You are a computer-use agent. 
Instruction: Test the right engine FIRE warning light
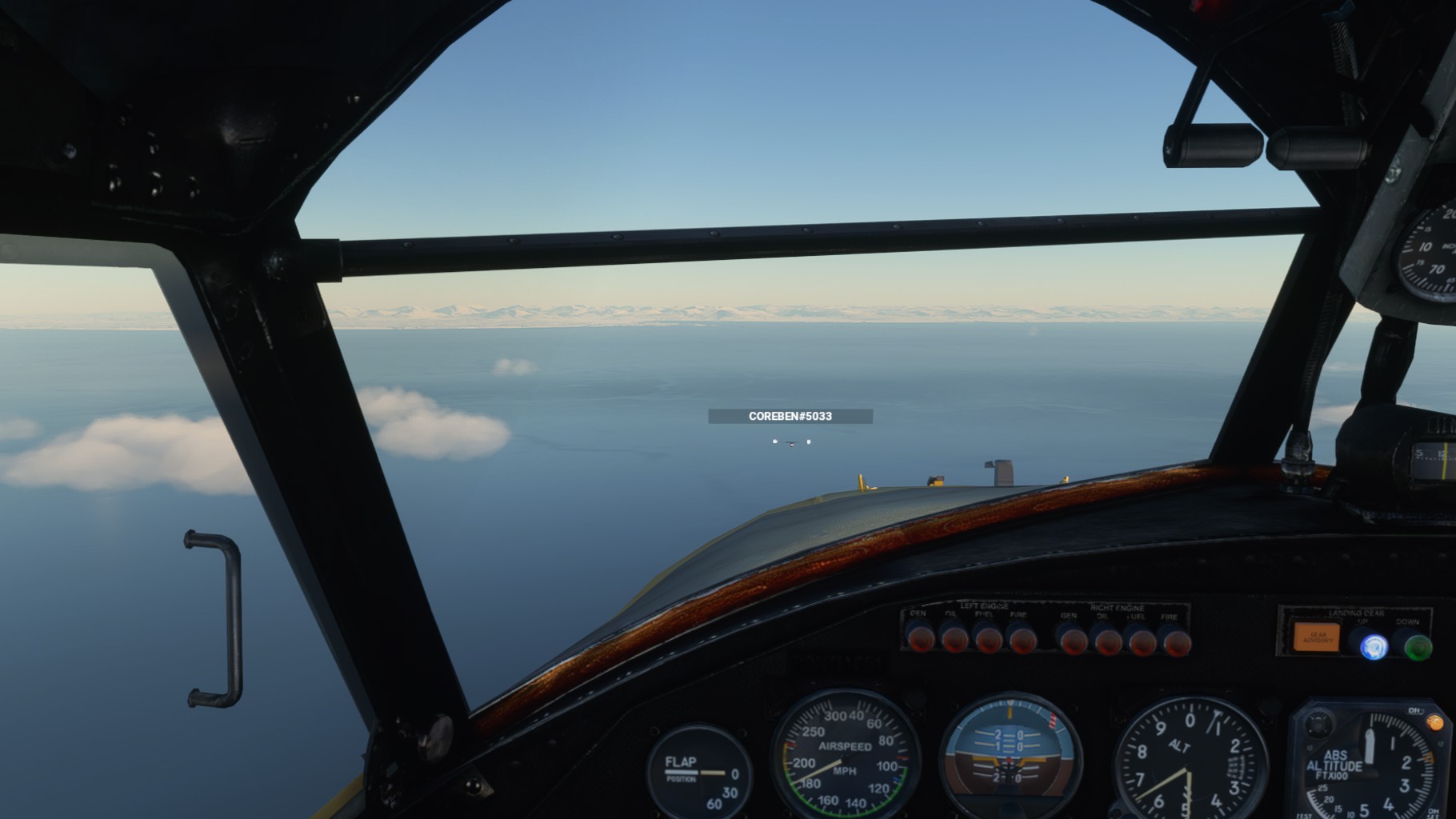coord(1175,641)
